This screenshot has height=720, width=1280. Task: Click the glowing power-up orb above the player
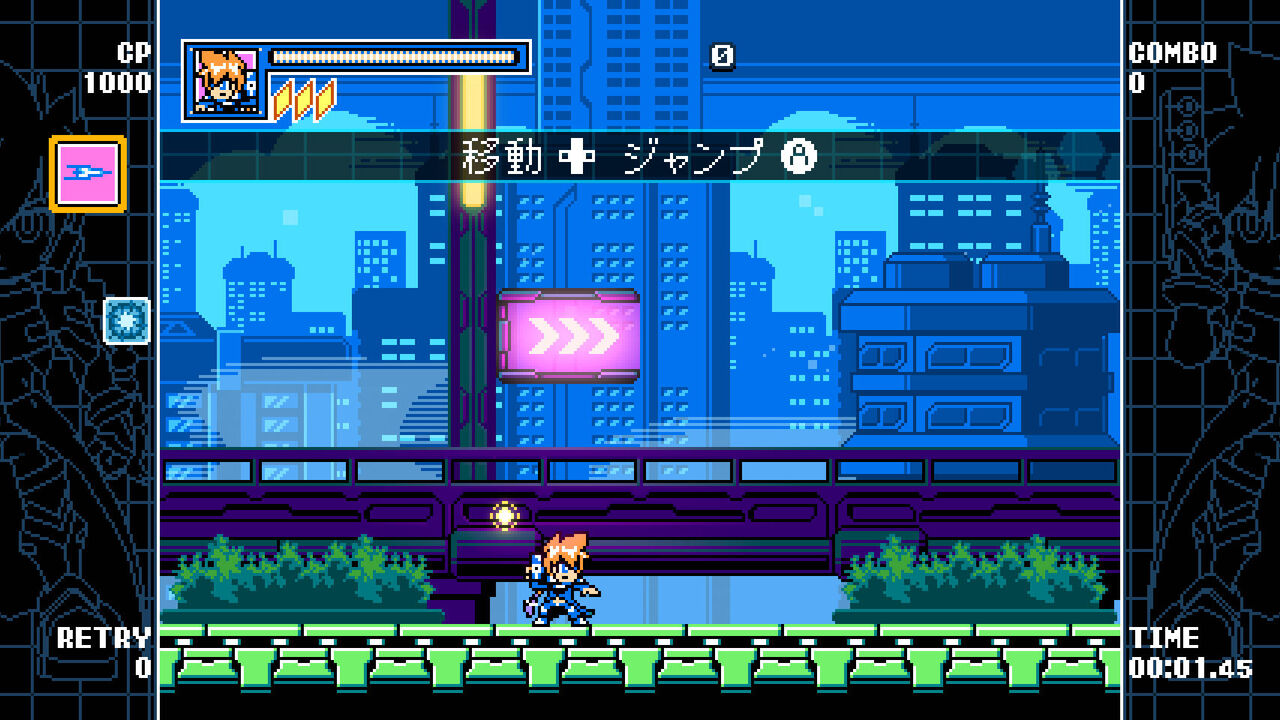(x=504, y=516)
